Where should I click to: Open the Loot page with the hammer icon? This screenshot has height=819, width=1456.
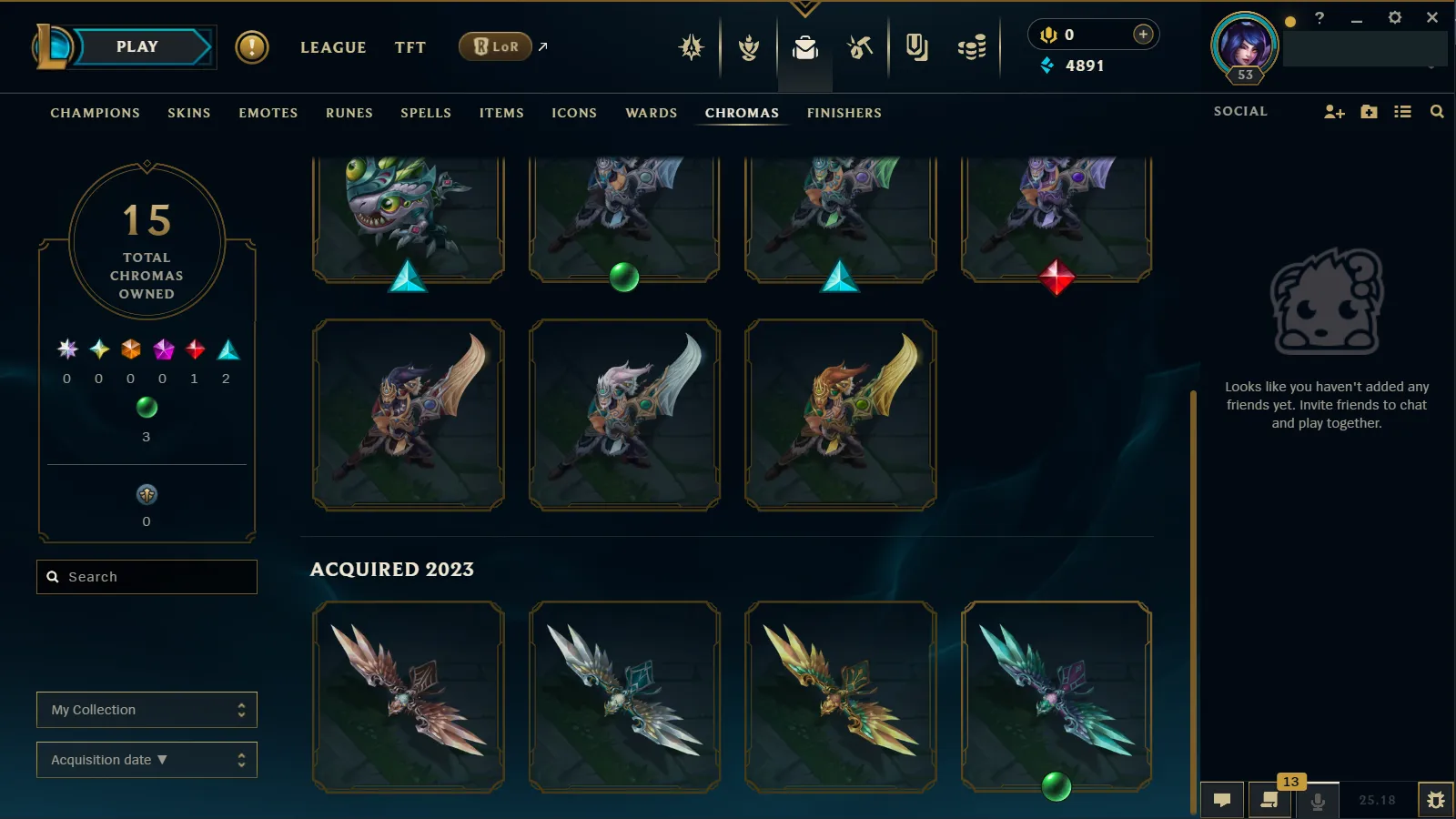click(x=859, y=47)
